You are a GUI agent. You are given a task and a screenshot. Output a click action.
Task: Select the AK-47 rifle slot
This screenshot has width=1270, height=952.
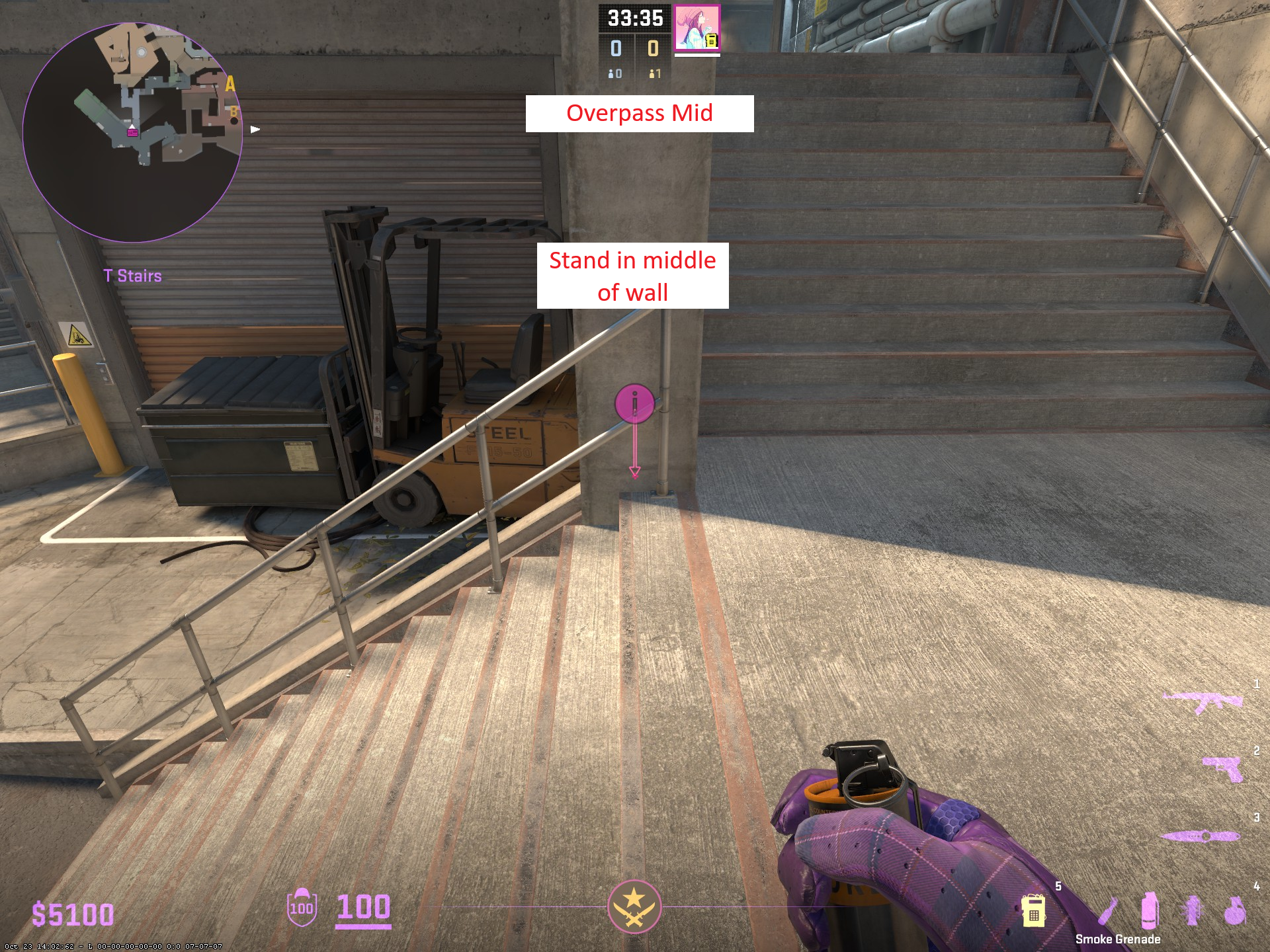(1203, 702)
